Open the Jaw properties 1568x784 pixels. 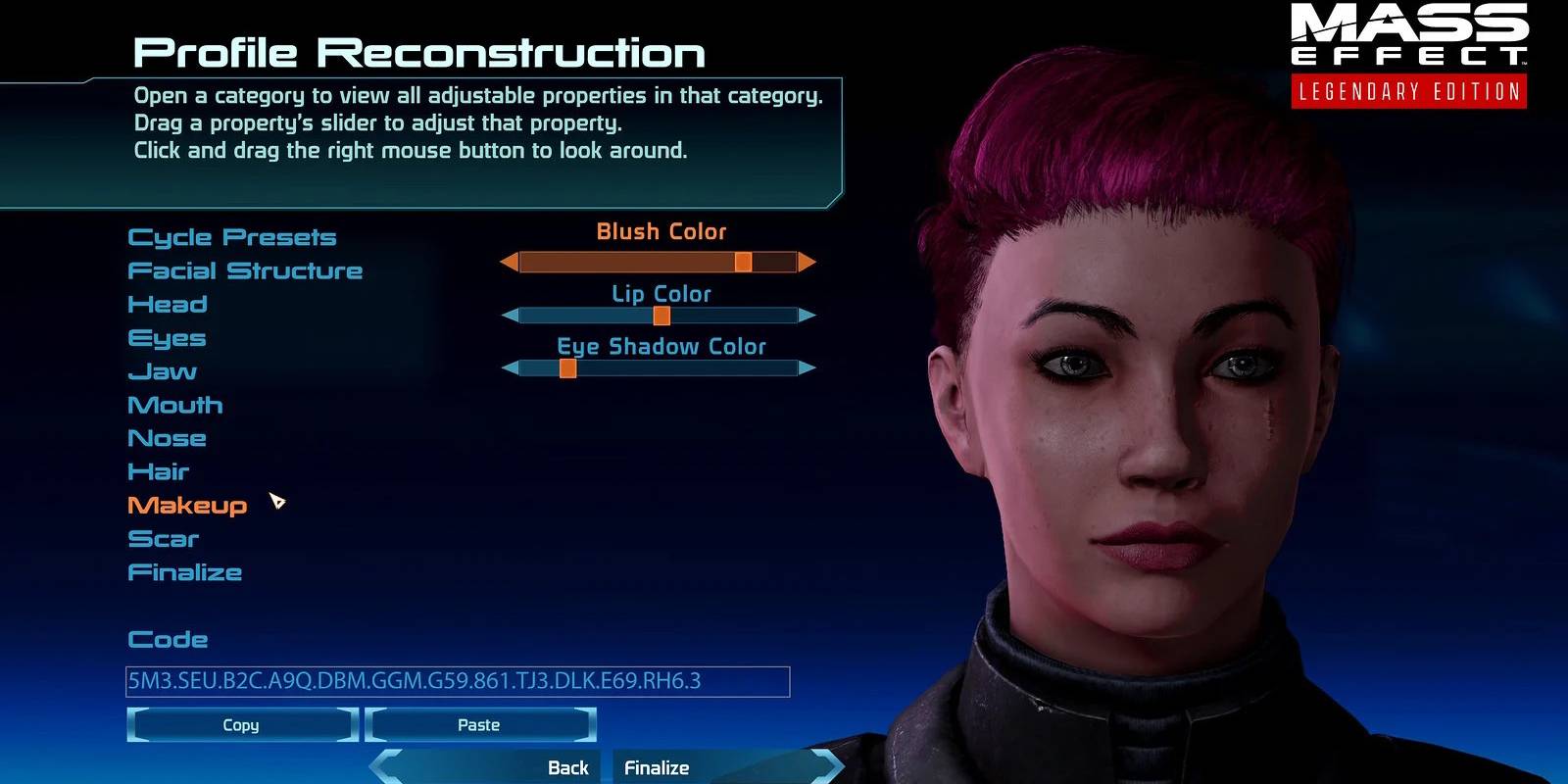[163, 371]
